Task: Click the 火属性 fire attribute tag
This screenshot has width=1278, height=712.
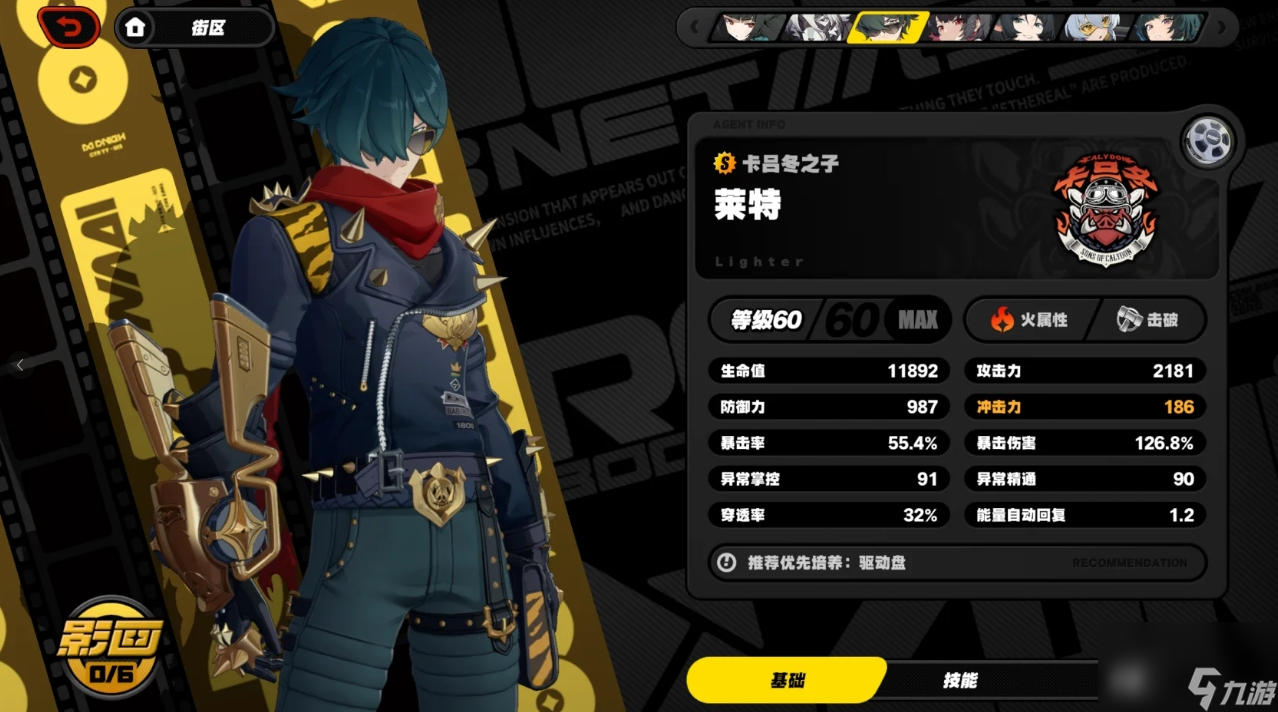Action: click(1030, 320)
